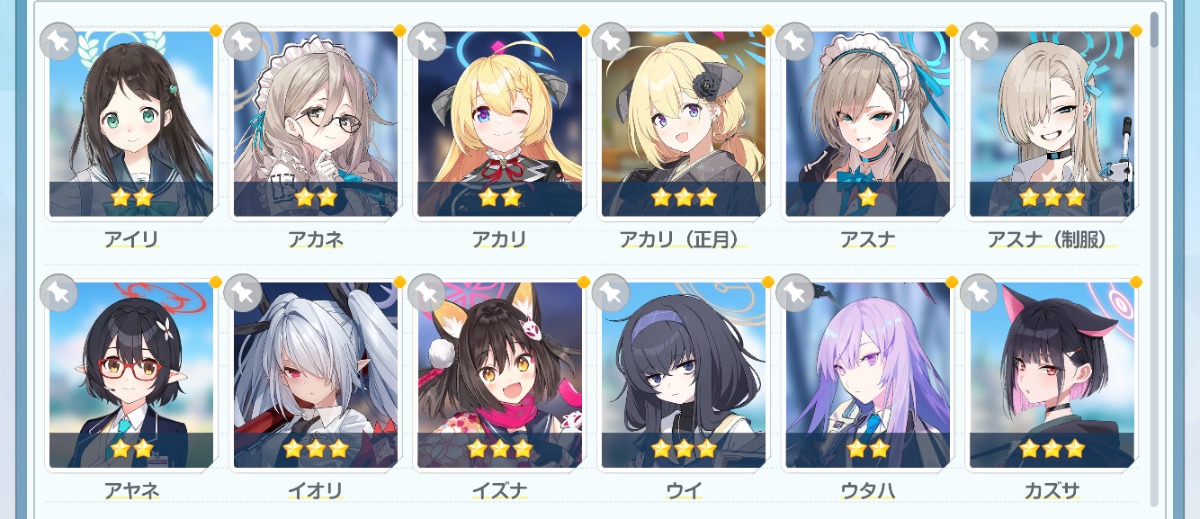Select アカリ（正月） character card
1200x519 pixels.
tap(683, 125)
